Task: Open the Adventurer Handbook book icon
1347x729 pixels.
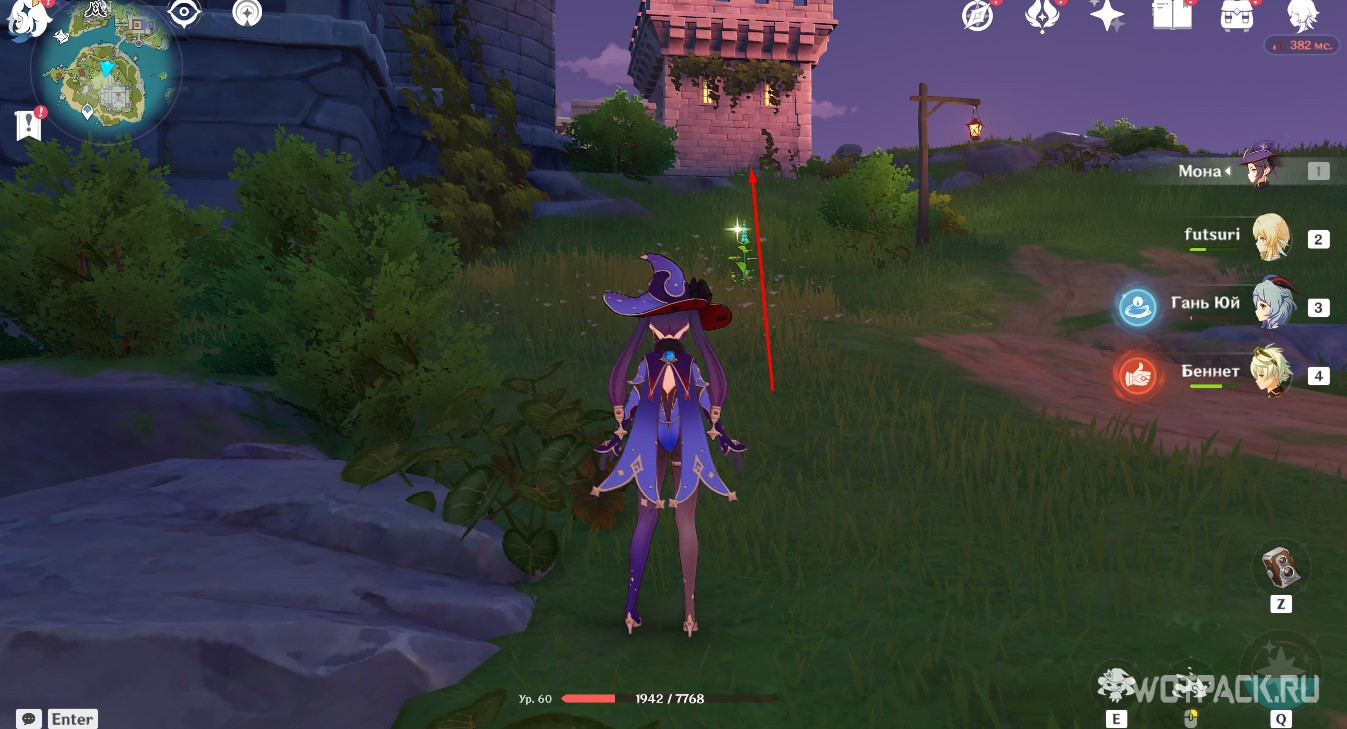Action: pos(1171,15)
